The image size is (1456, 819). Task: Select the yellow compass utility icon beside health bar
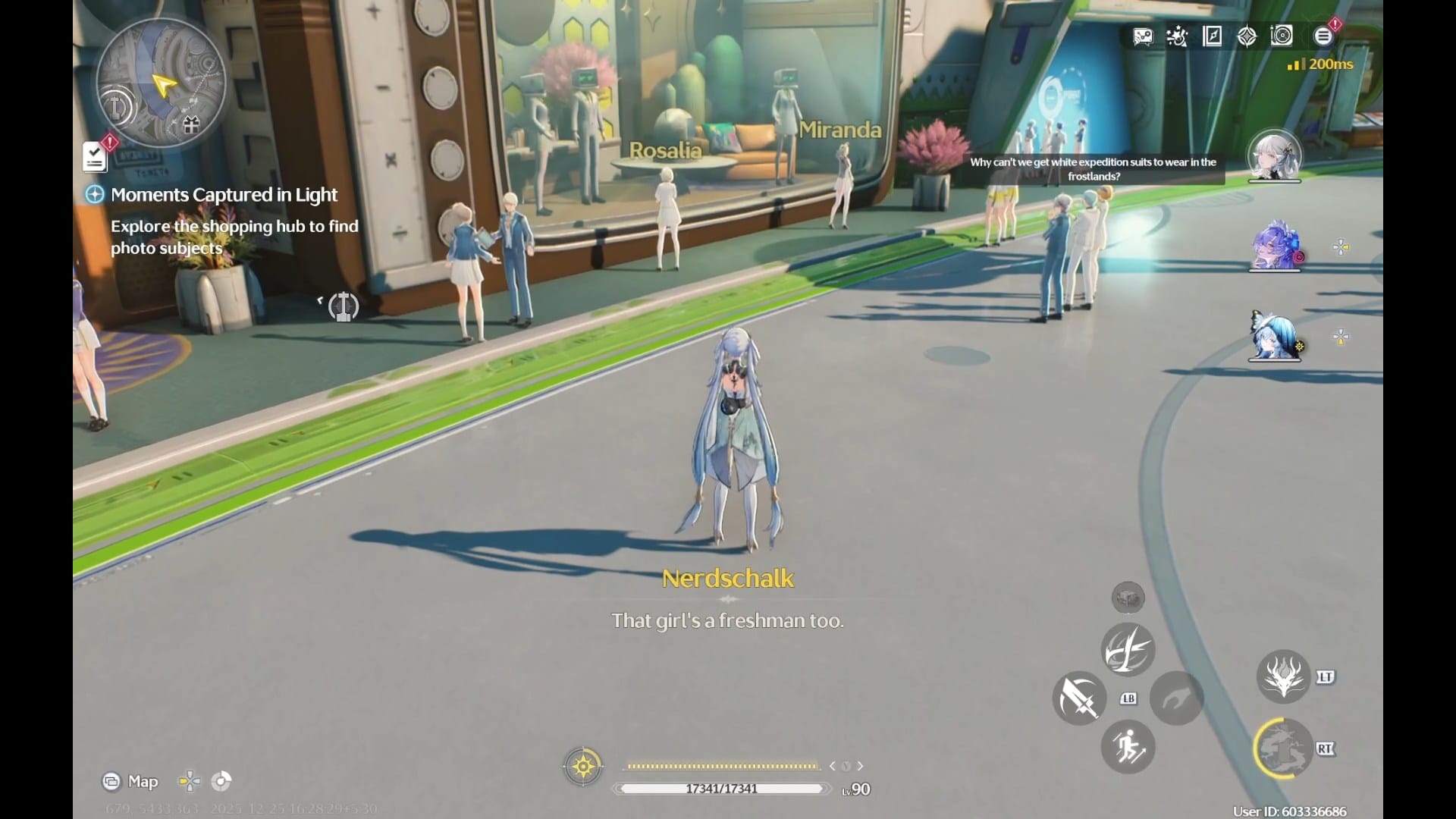tap(583, 767)
